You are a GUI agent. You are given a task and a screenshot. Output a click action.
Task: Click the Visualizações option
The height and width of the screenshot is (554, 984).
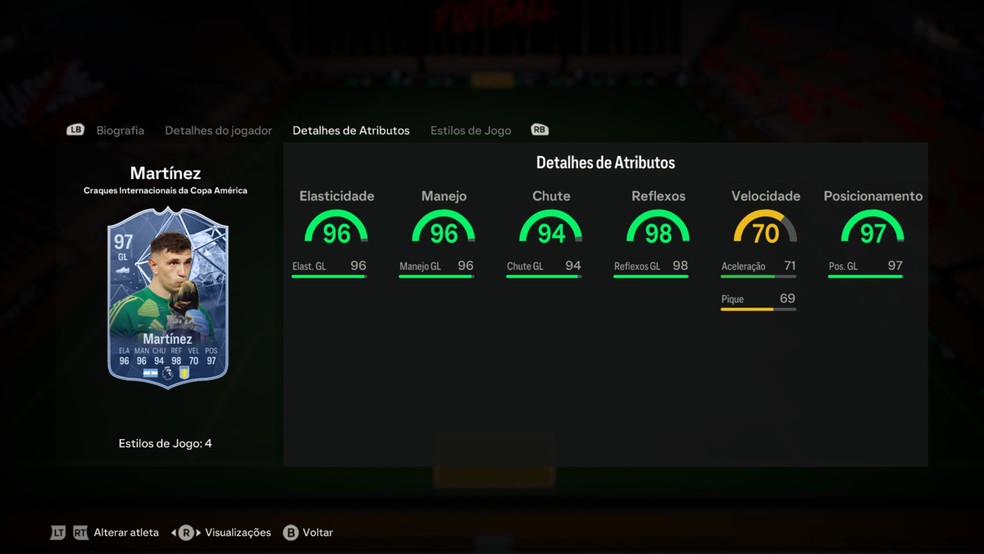tap(237, 533)
